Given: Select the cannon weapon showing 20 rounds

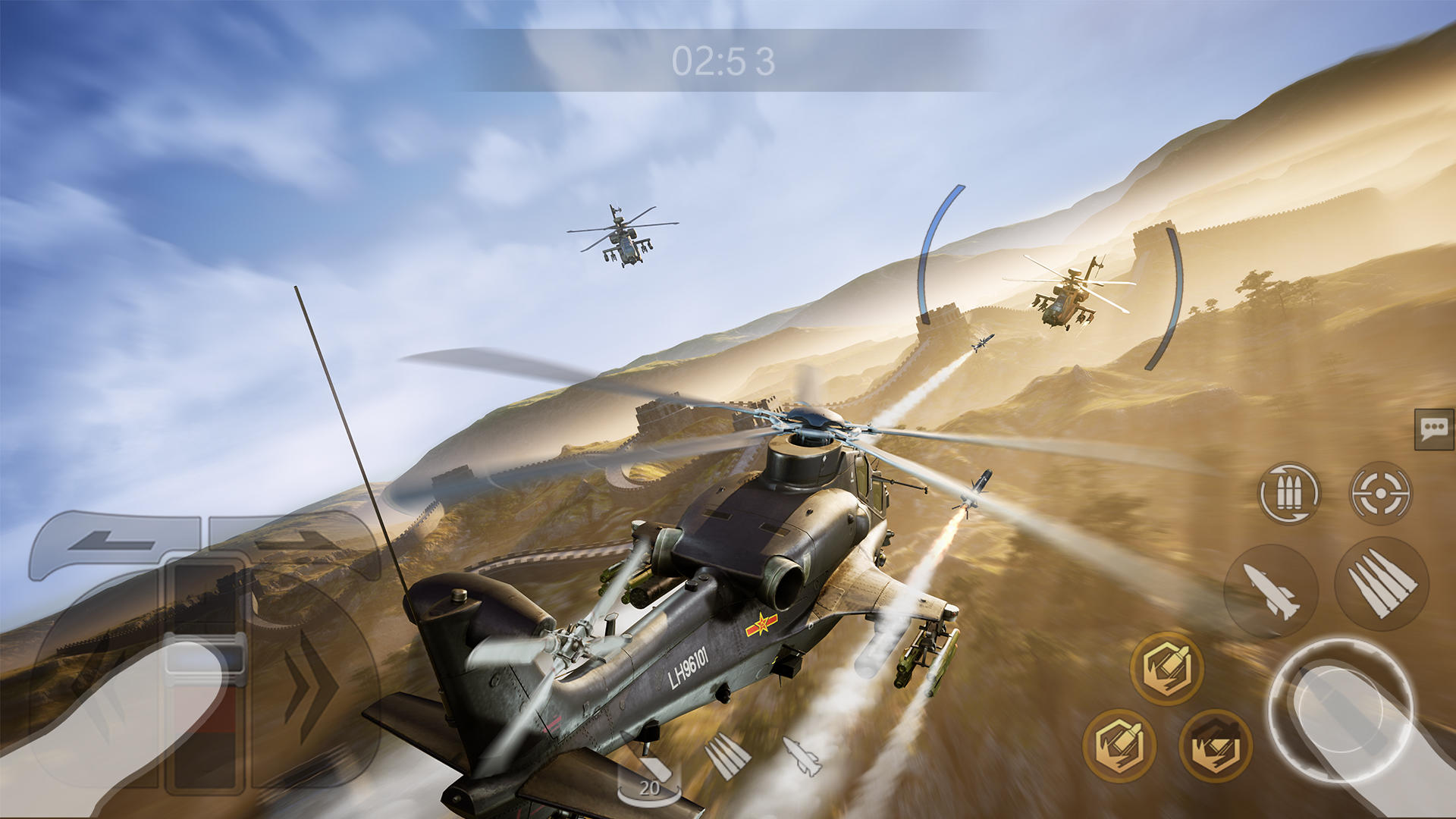Looking at the screenshot, I should pyautogui.click(x=649, y=771).
